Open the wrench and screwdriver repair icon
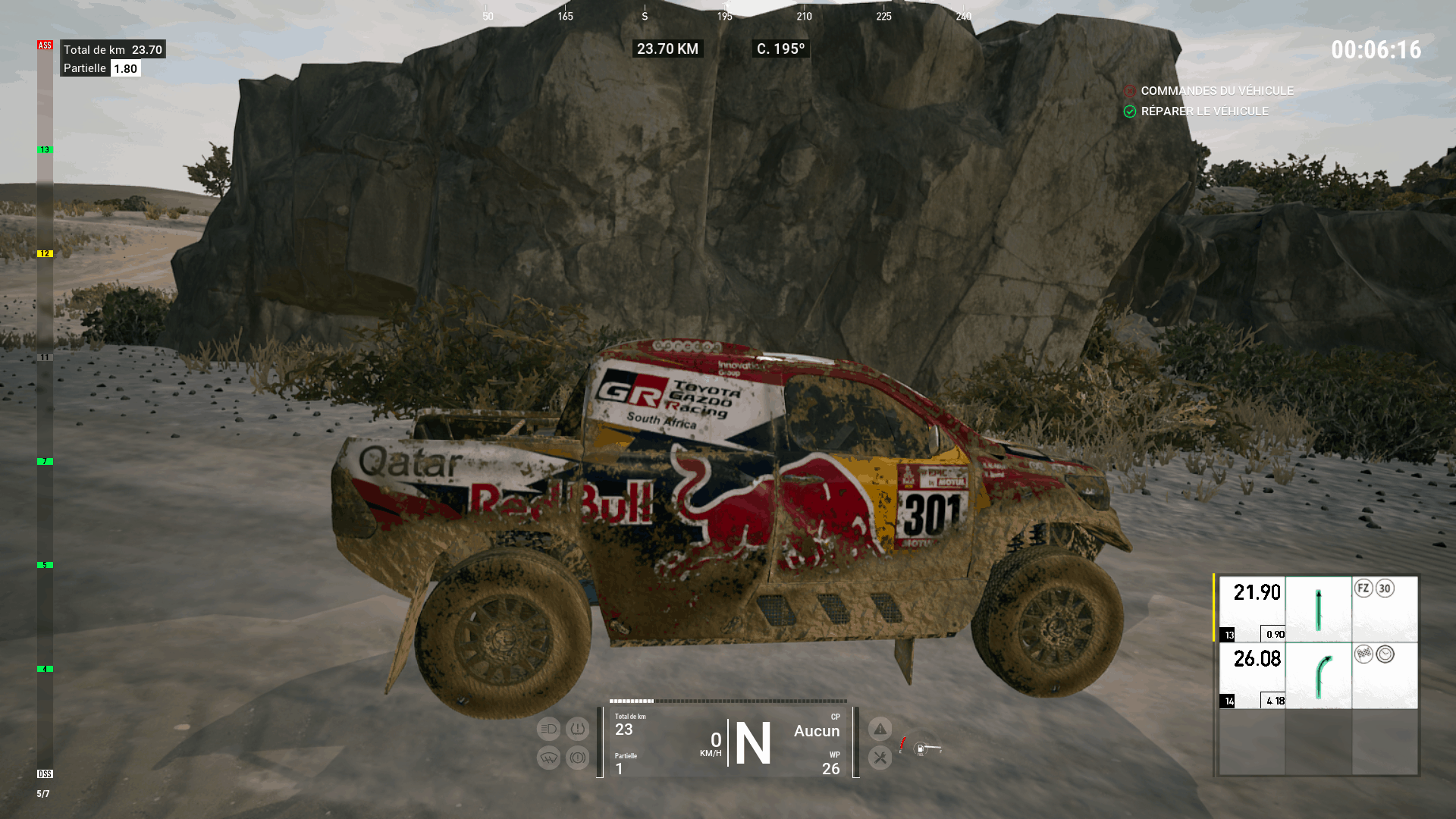1456x819 pixels. click(x=880, y=758)
